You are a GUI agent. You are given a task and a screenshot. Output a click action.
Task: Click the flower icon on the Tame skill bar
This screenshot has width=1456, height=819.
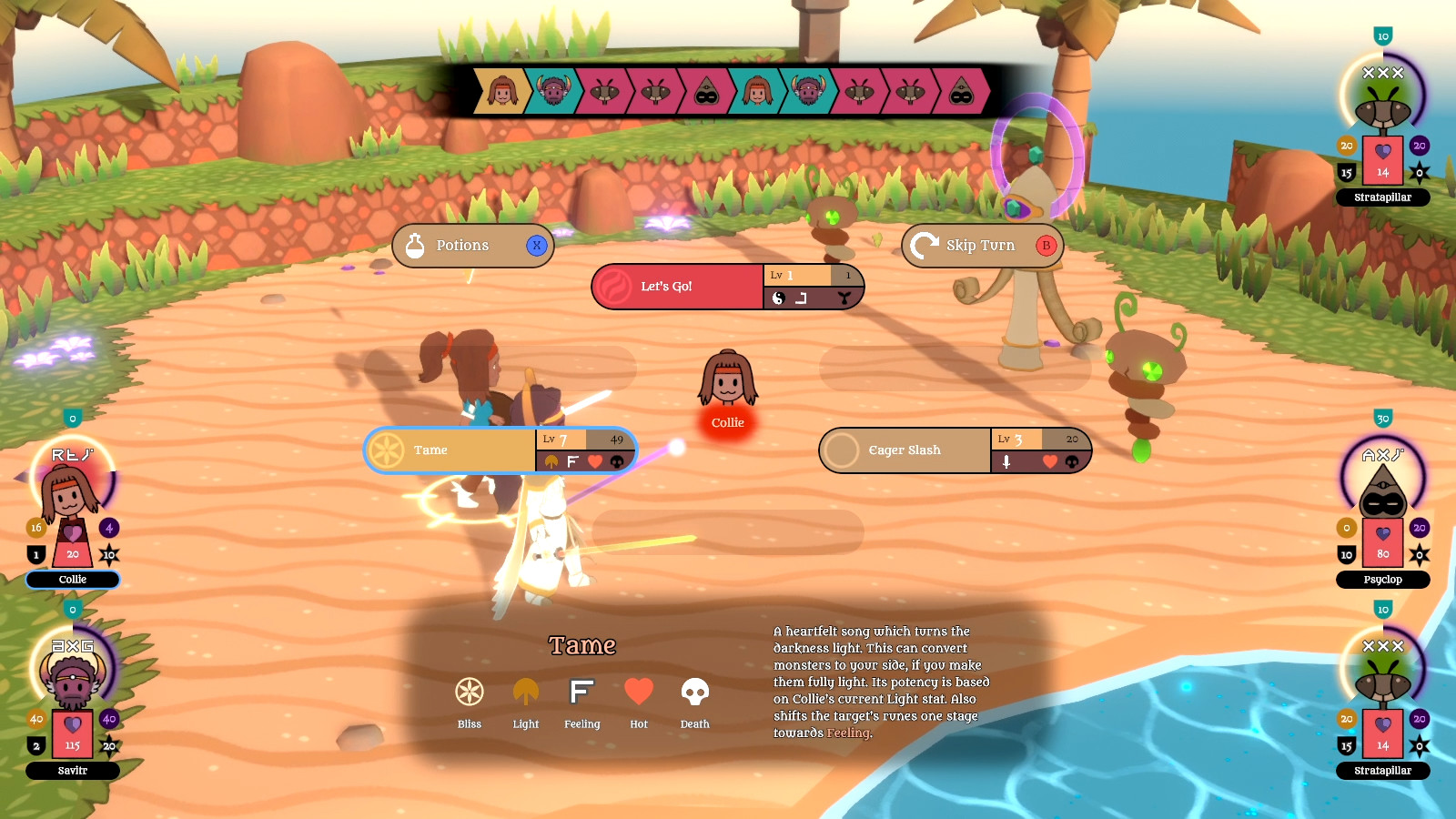tap(550, 462)
